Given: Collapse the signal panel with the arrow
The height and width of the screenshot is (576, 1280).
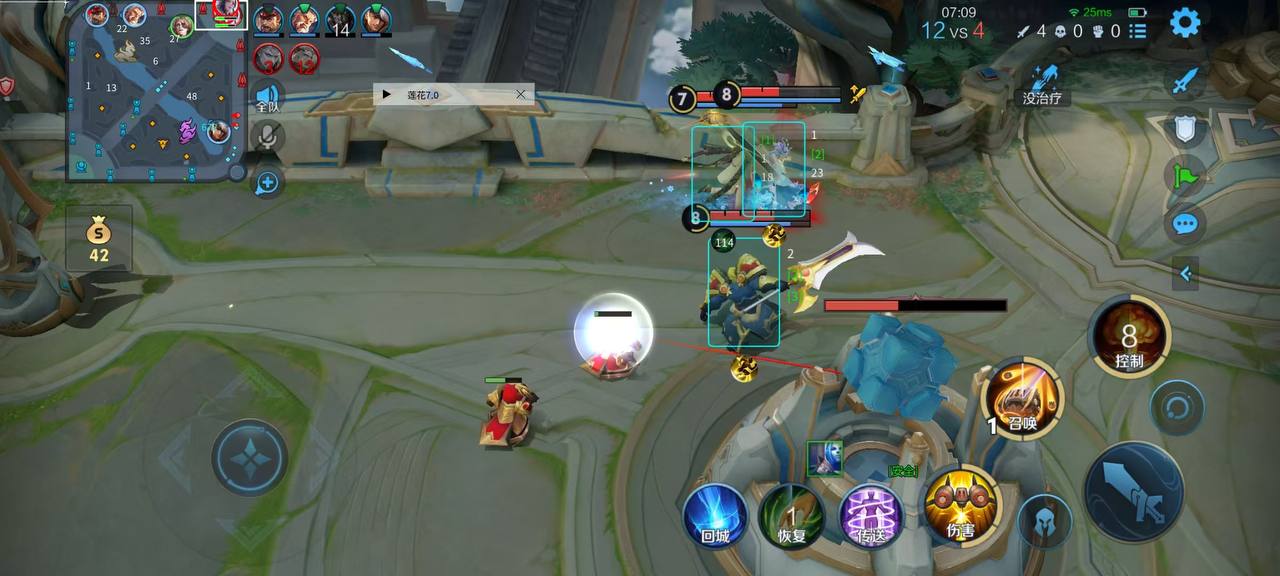Looking at the screenshot, I should click(1185, 272).
